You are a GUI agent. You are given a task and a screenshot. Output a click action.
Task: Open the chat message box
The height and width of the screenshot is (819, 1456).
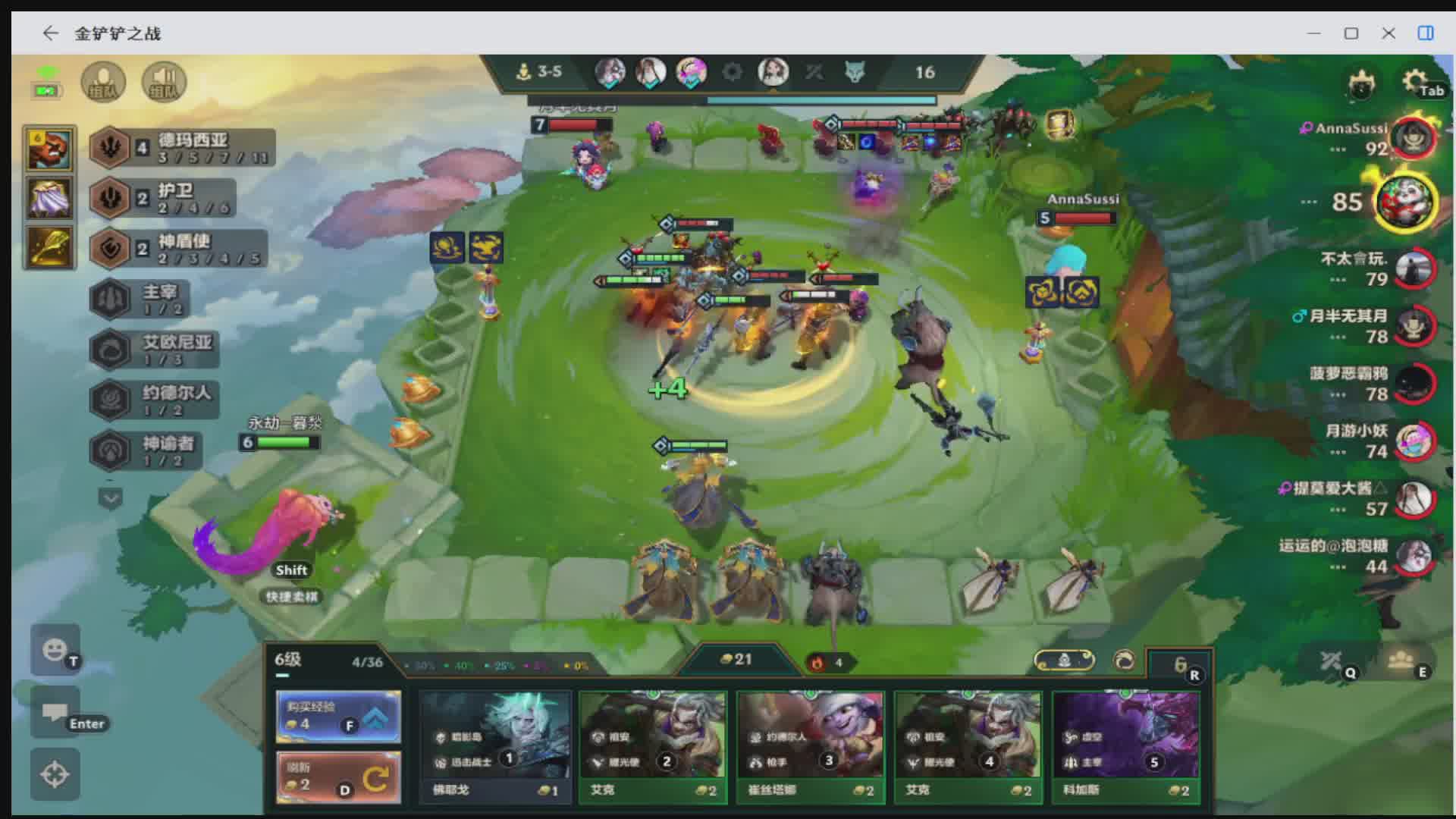click(55, 712)
